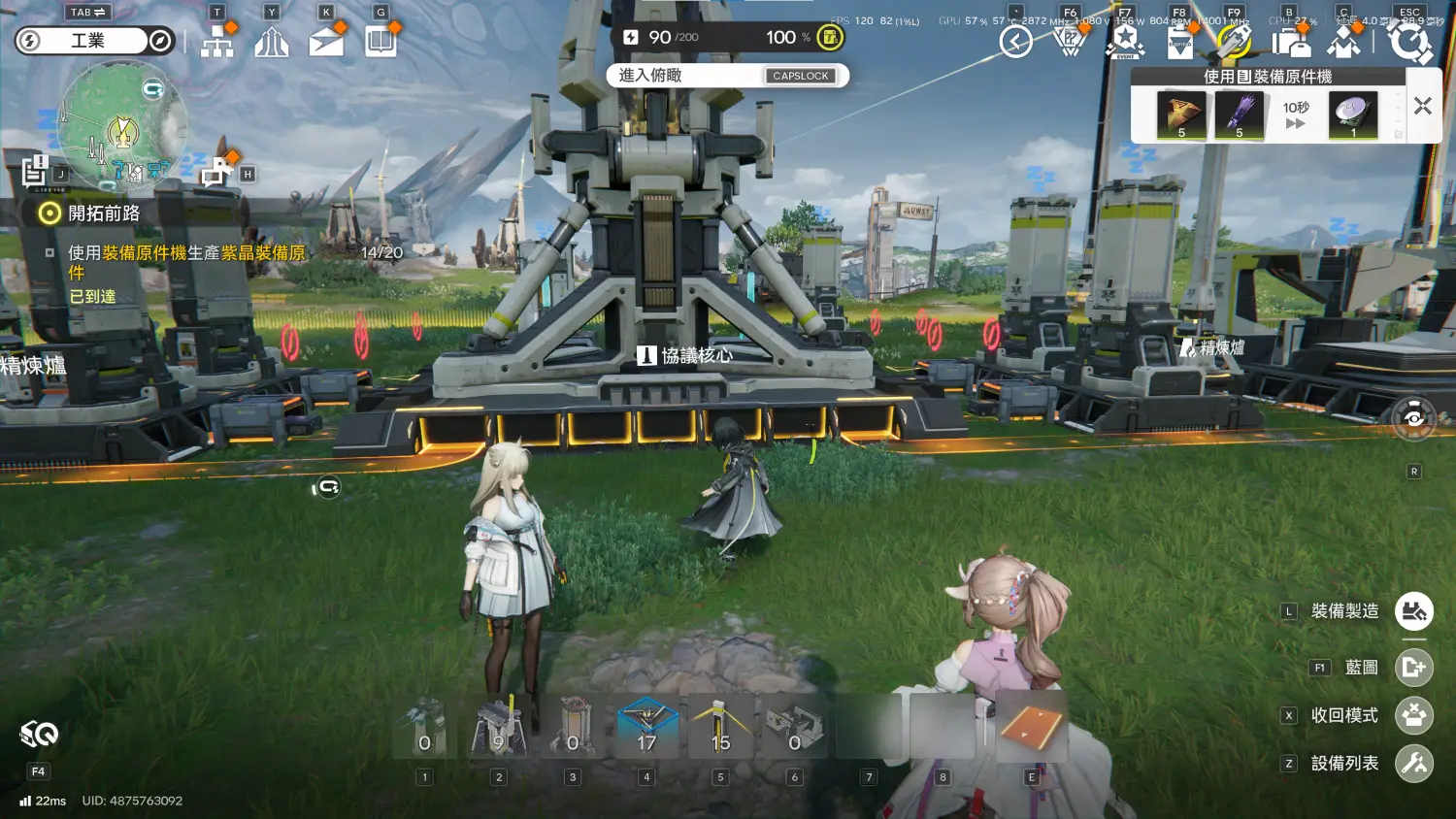
Task: Click the circular minimap
Action: point(123,125)
